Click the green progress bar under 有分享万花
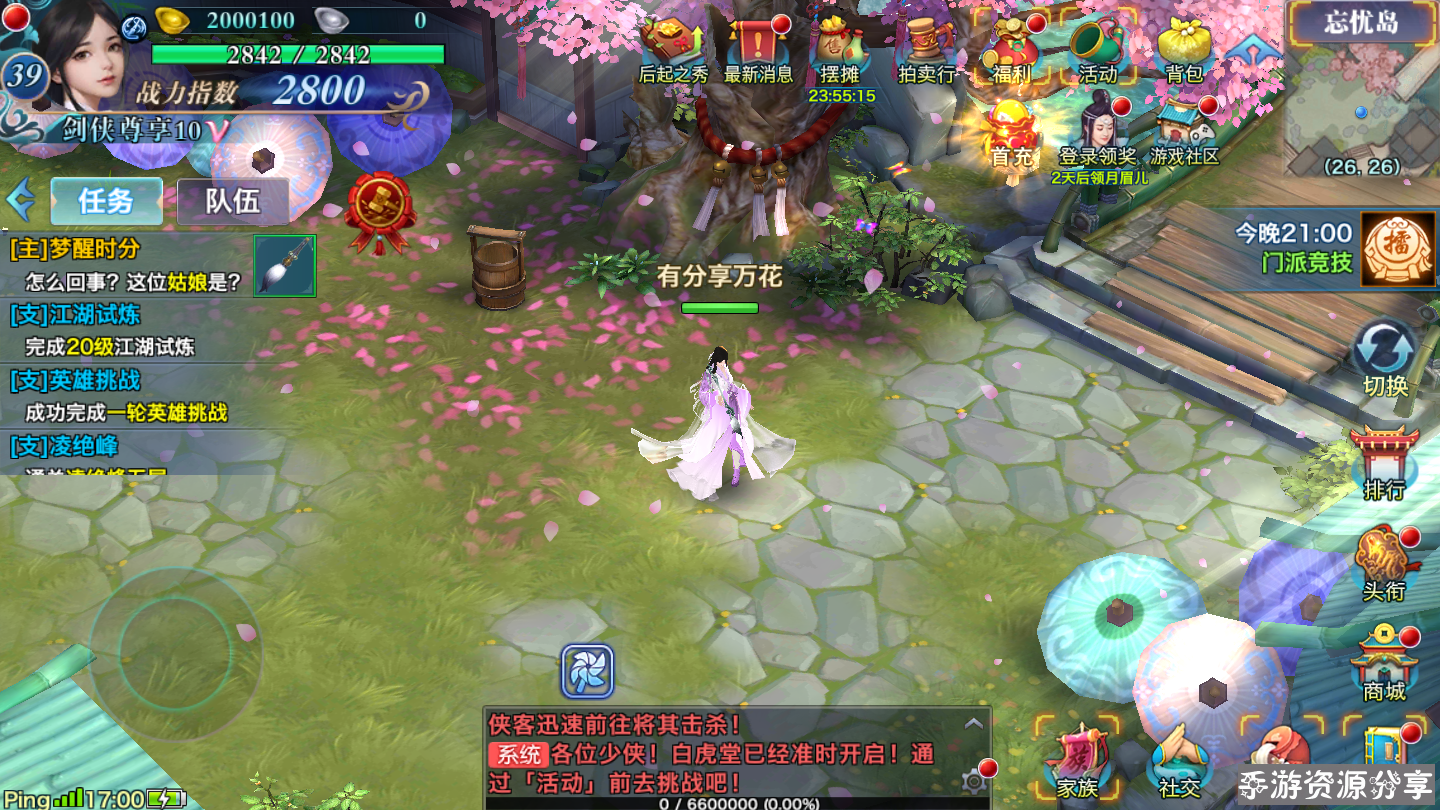This screenshot has width=1440, height=810. coord(722,308)
